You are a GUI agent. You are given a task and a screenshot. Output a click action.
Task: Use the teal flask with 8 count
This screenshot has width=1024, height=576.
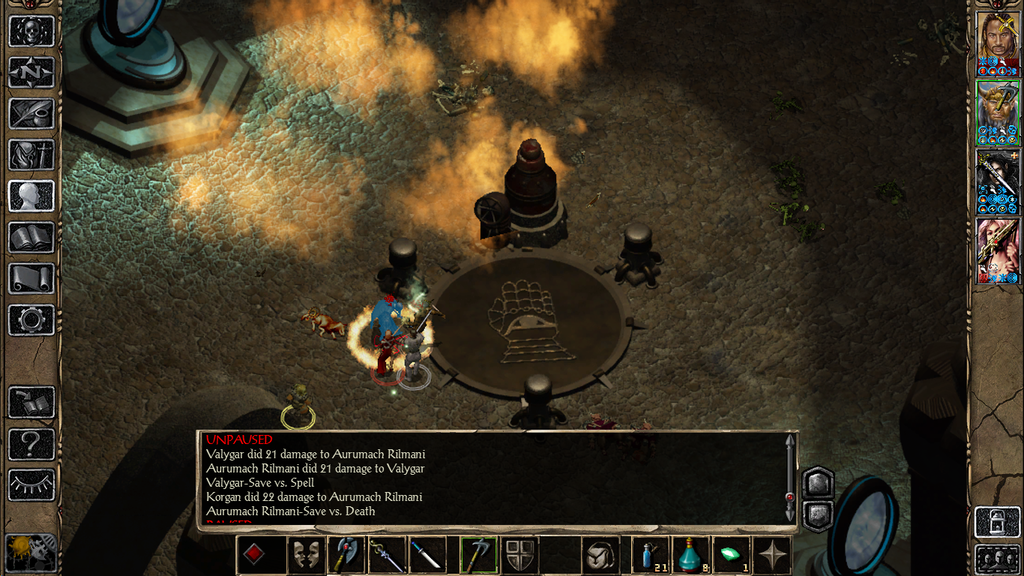click(x=691, y=555)
